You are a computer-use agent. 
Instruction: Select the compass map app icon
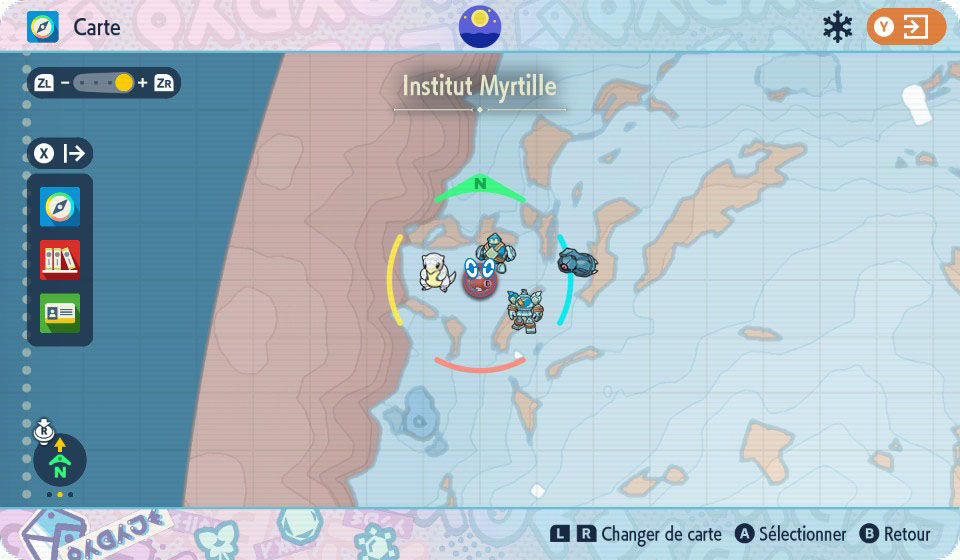click(60, 207)
